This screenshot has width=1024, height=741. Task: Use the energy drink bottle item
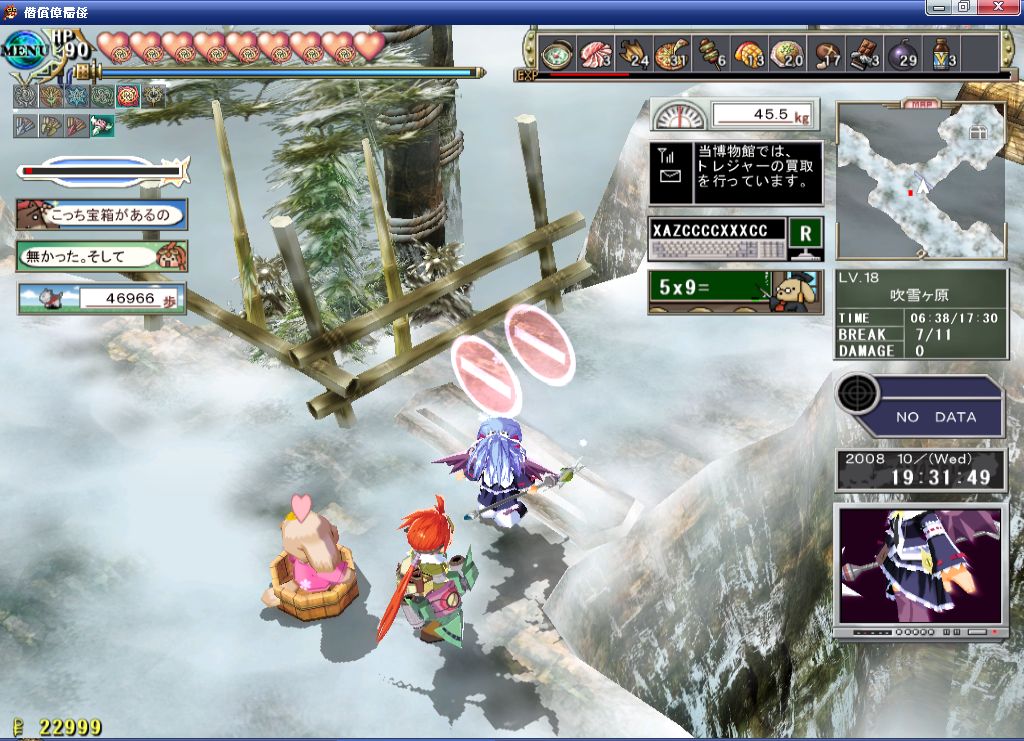point(941,54)
